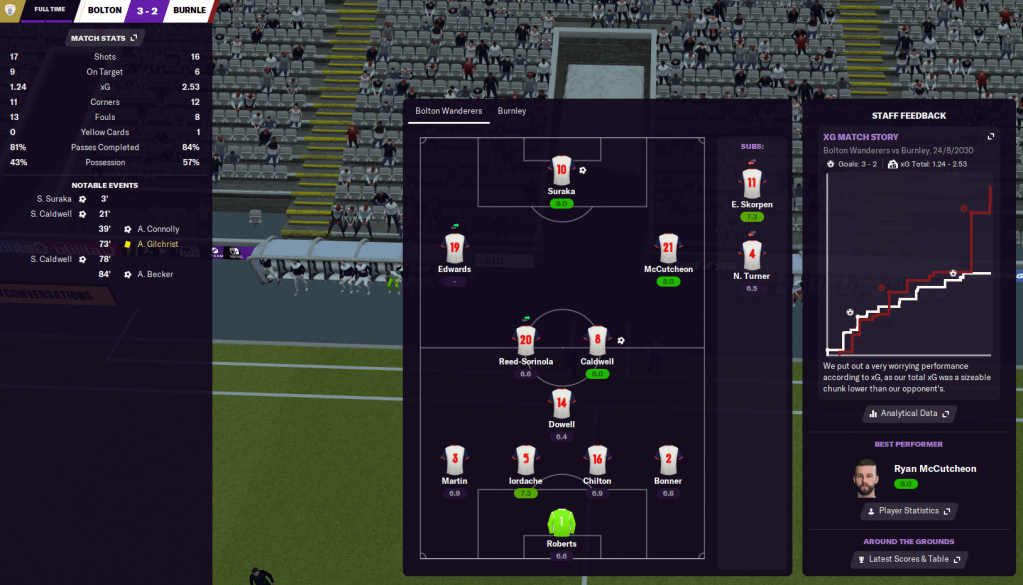Expand the xG Match Story chart
The image size is (1023, 585).
(x=991, y=137)
